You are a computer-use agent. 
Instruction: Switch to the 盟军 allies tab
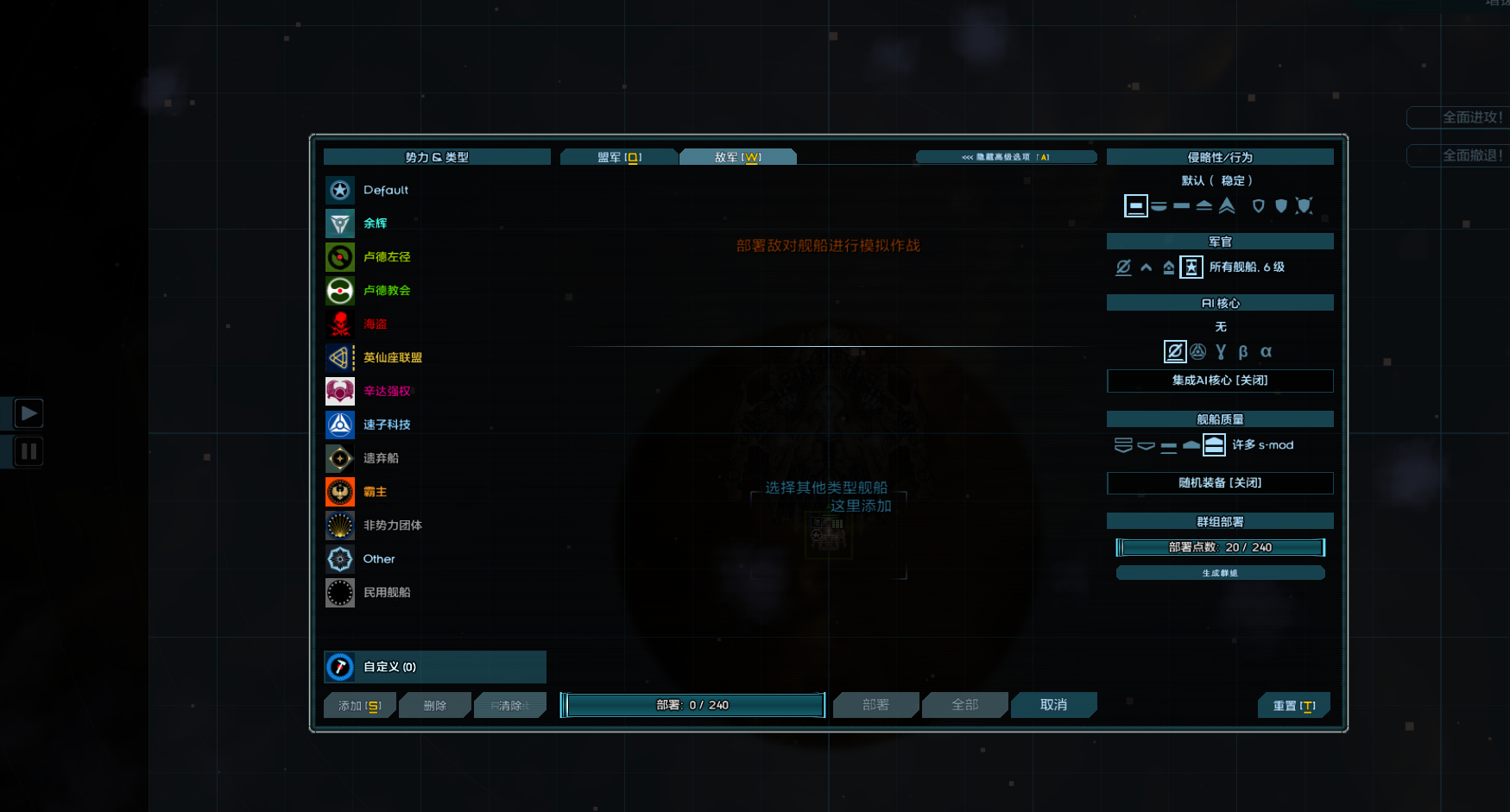[618, 157]
